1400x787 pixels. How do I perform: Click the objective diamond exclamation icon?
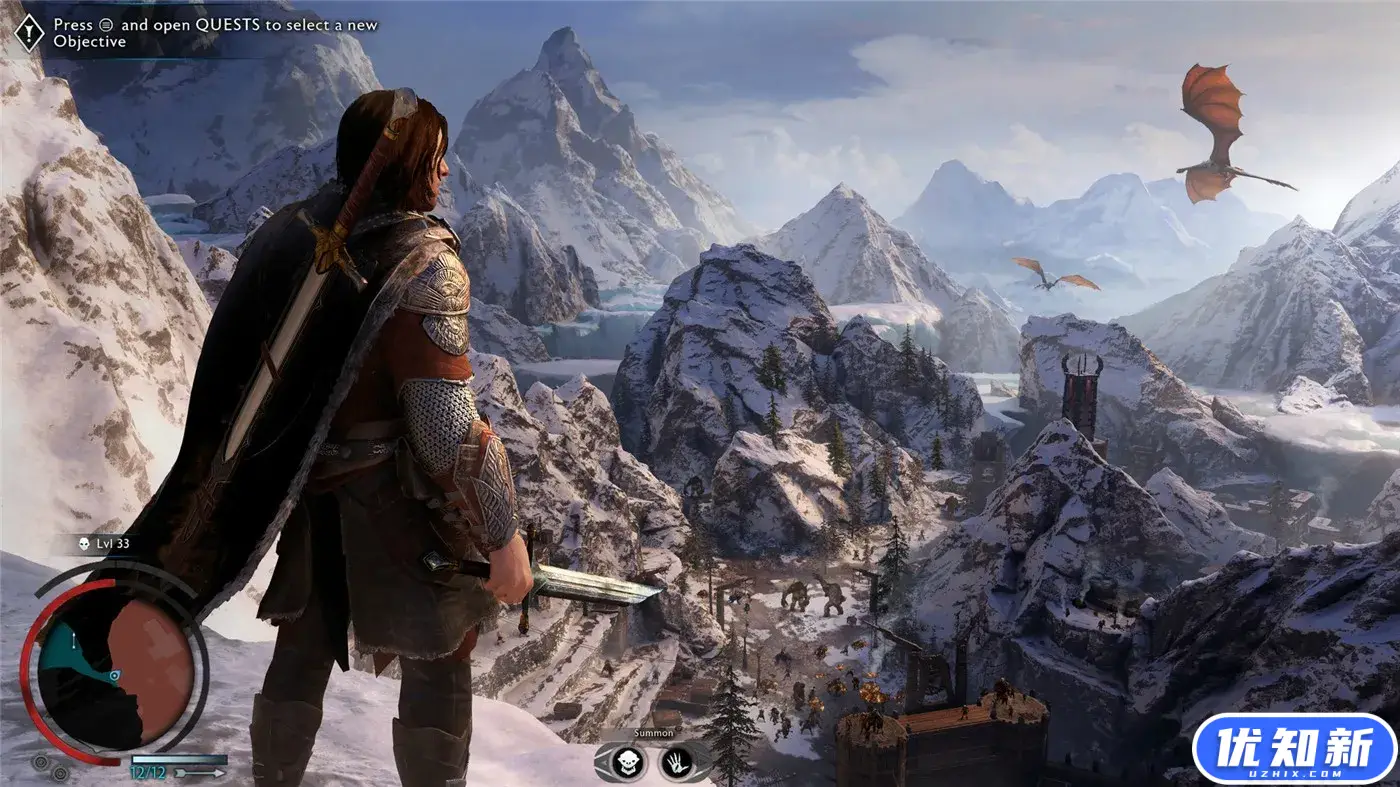[27, 32]
